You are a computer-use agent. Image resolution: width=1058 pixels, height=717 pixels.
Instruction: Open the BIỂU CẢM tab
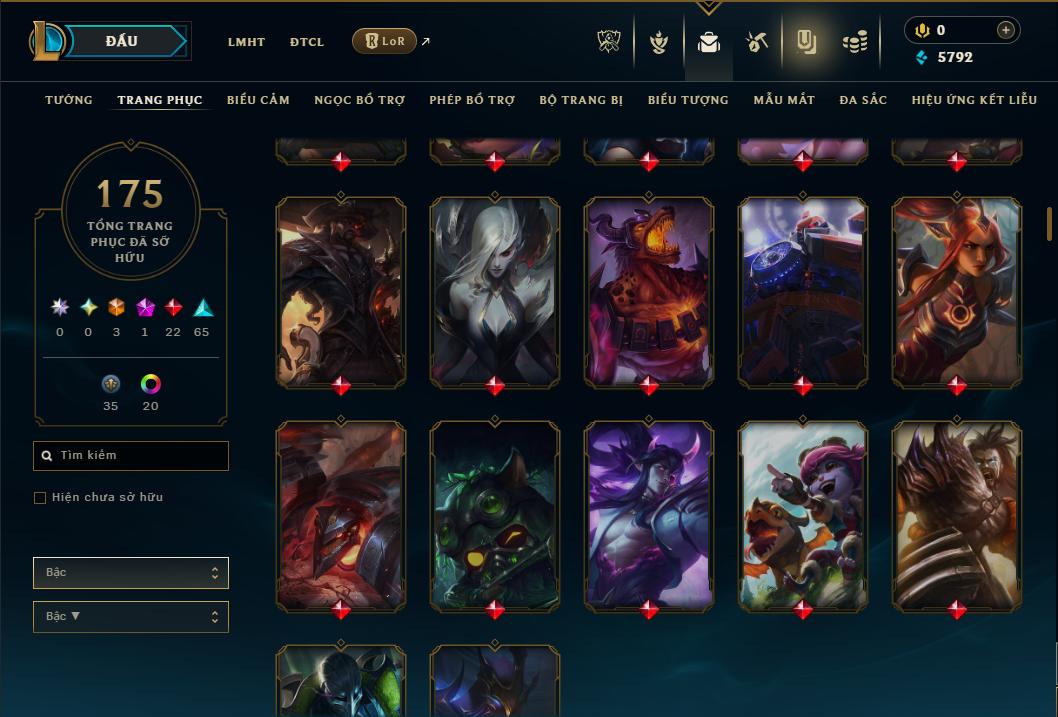[x=258, y=100]
